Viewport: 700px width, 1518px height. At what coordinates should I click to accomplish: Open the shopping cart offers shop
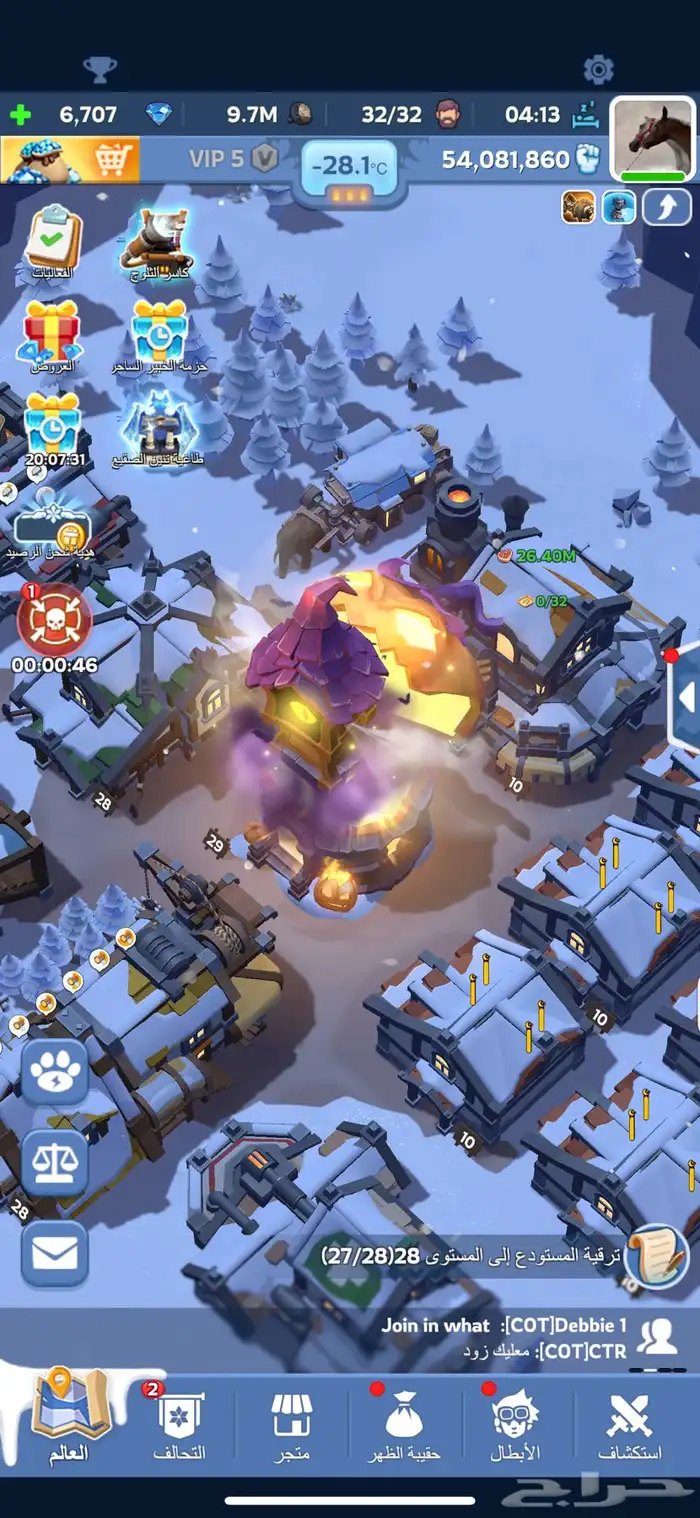[70, 159]
